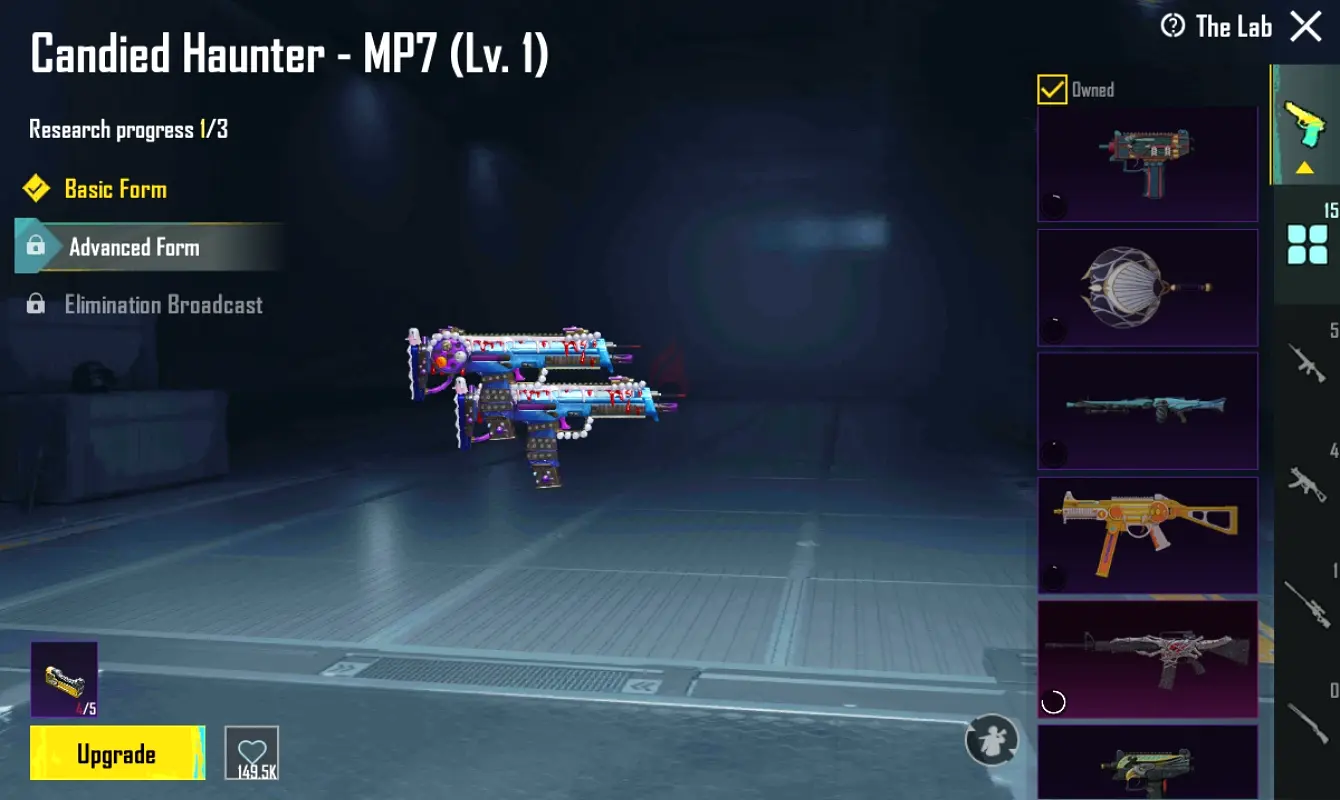
Task: Close The Lab screen
Action: click(1306, 27)
